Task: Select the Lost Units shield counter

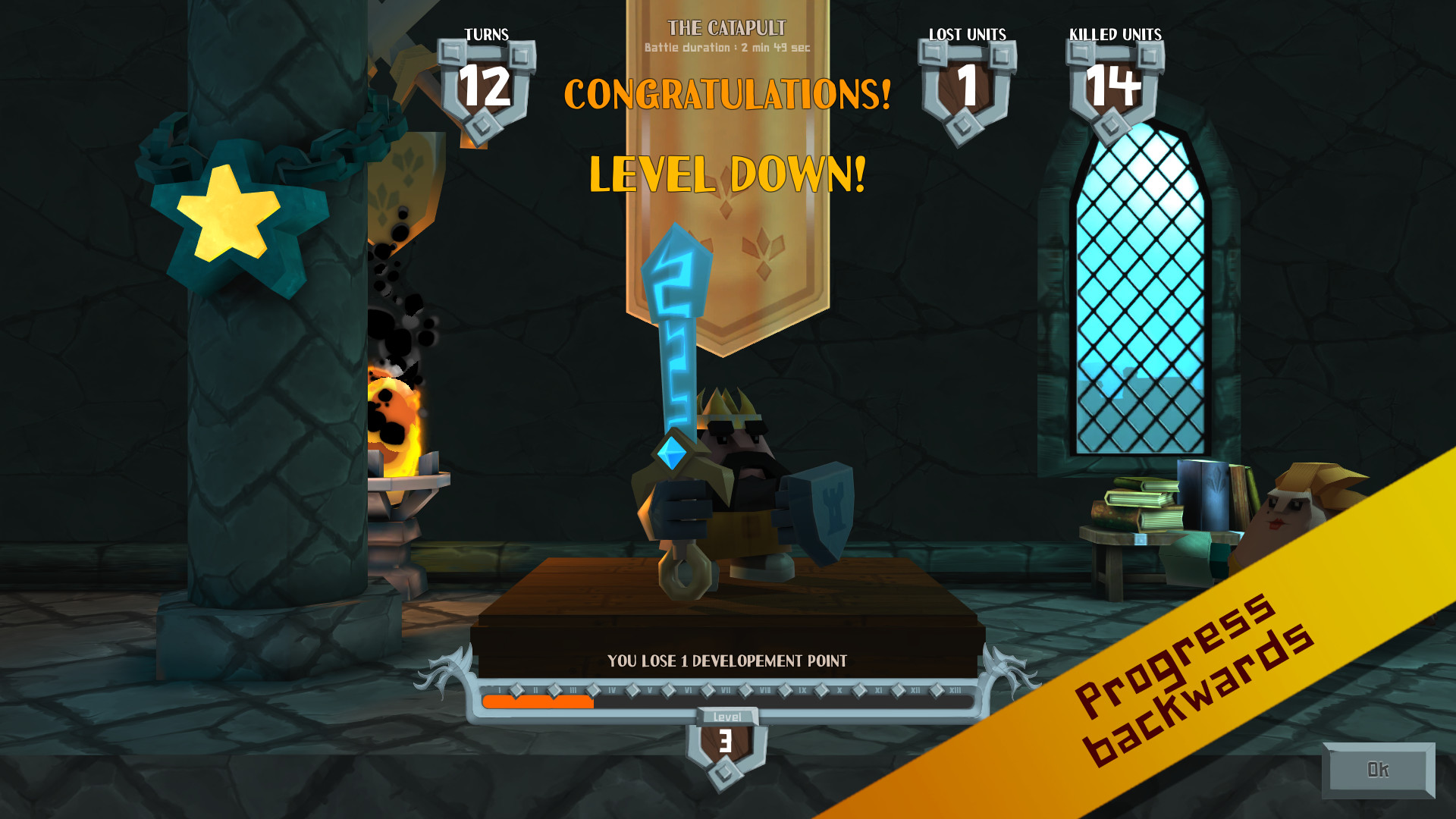Action: click(965, 82)
